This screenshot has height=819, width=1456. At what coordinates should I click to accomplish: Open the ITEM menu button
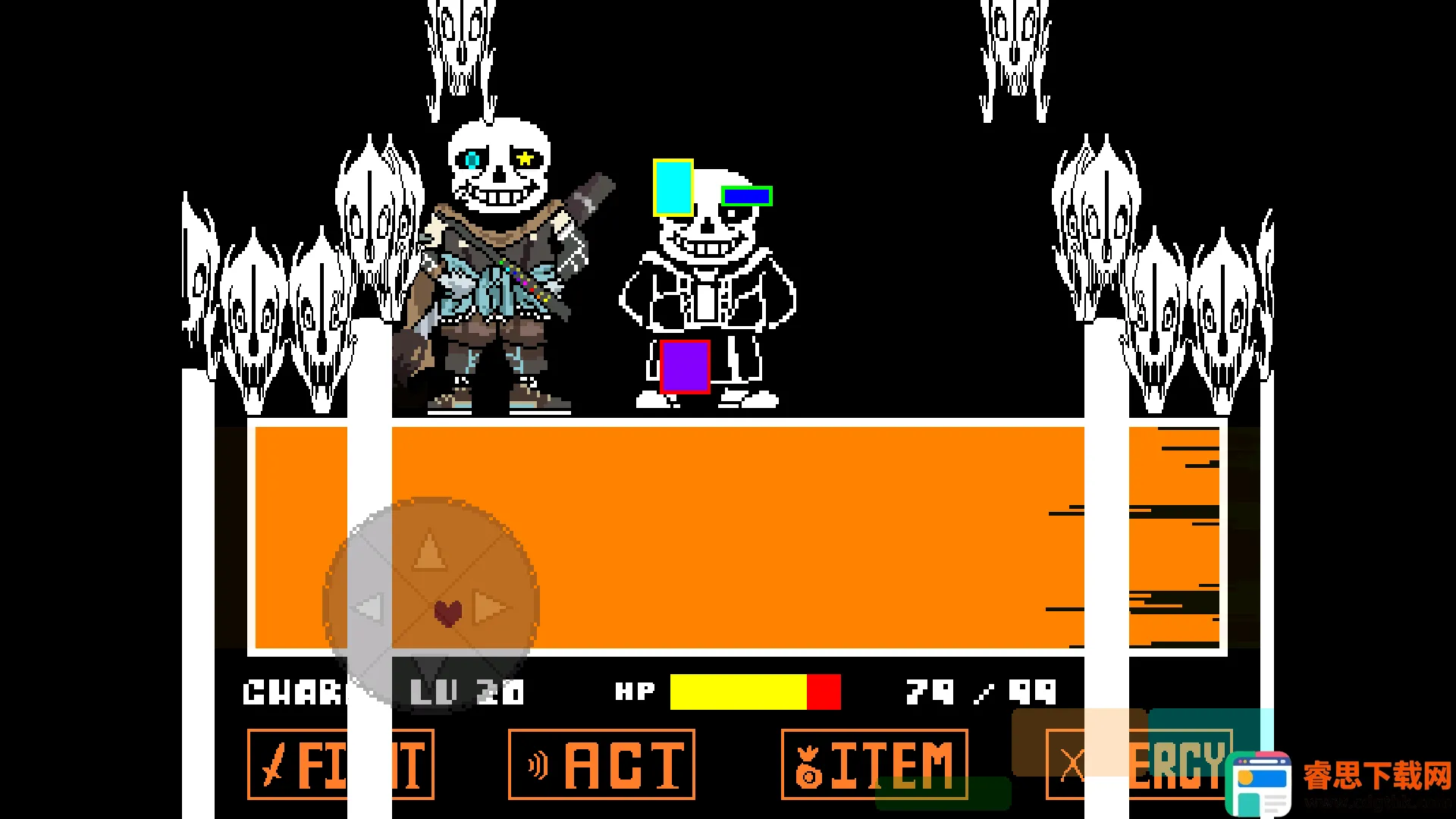tap(874, 764)
